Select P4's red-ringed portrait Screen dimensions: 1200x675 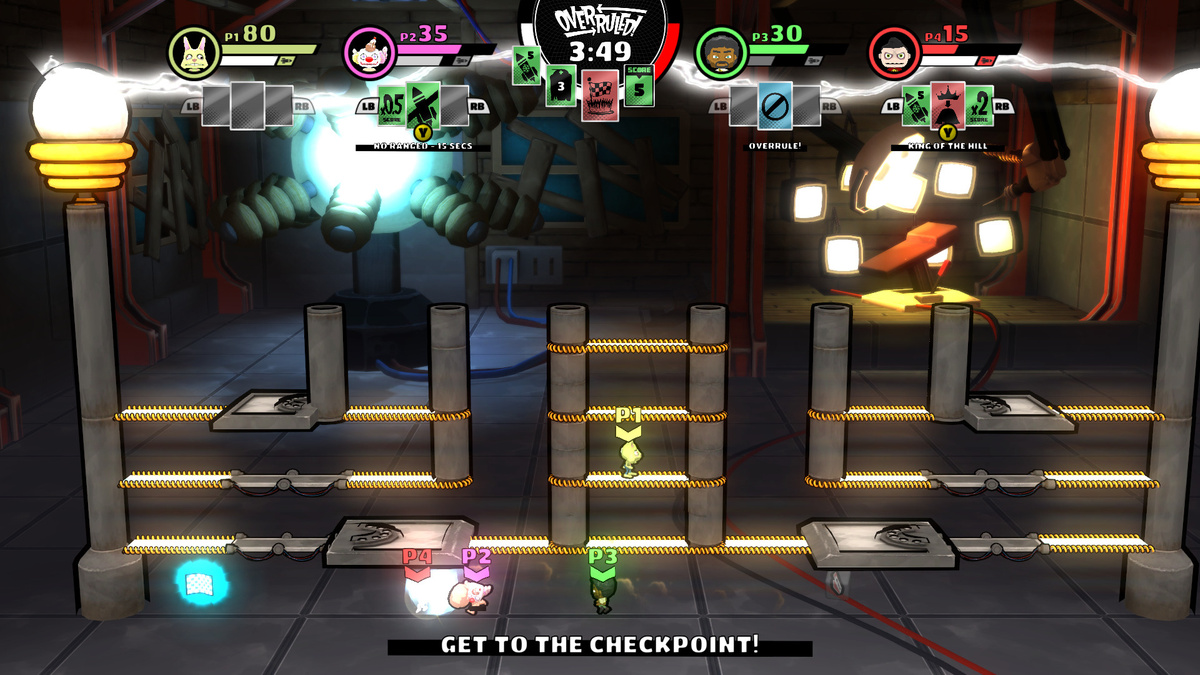coord(892,50)
